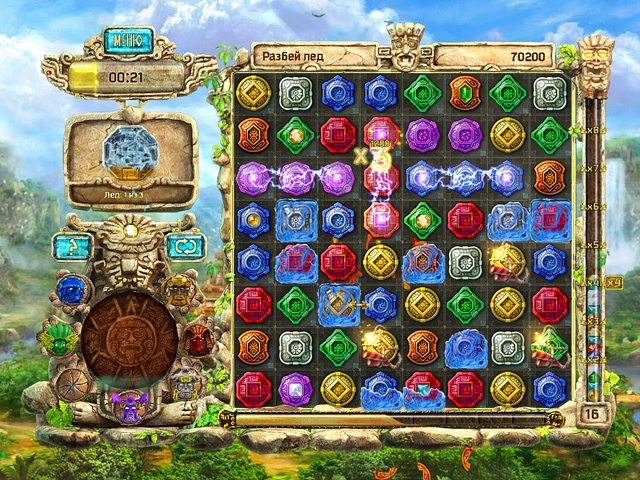
Task: Select the orange tile with green gem
Action: [x=463, y=94]
